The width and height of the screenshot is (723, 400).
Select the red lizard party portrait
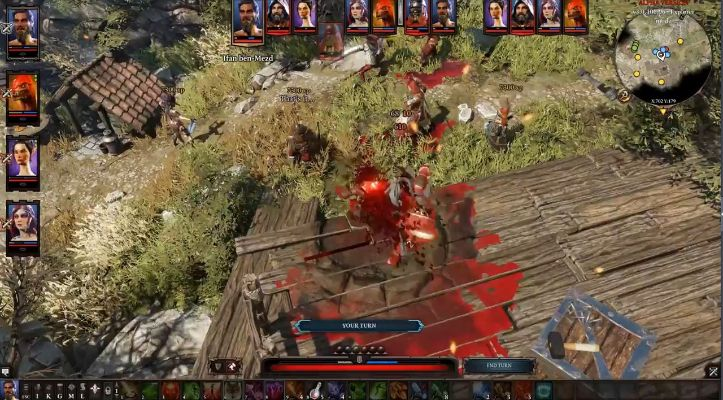(22, 95)
